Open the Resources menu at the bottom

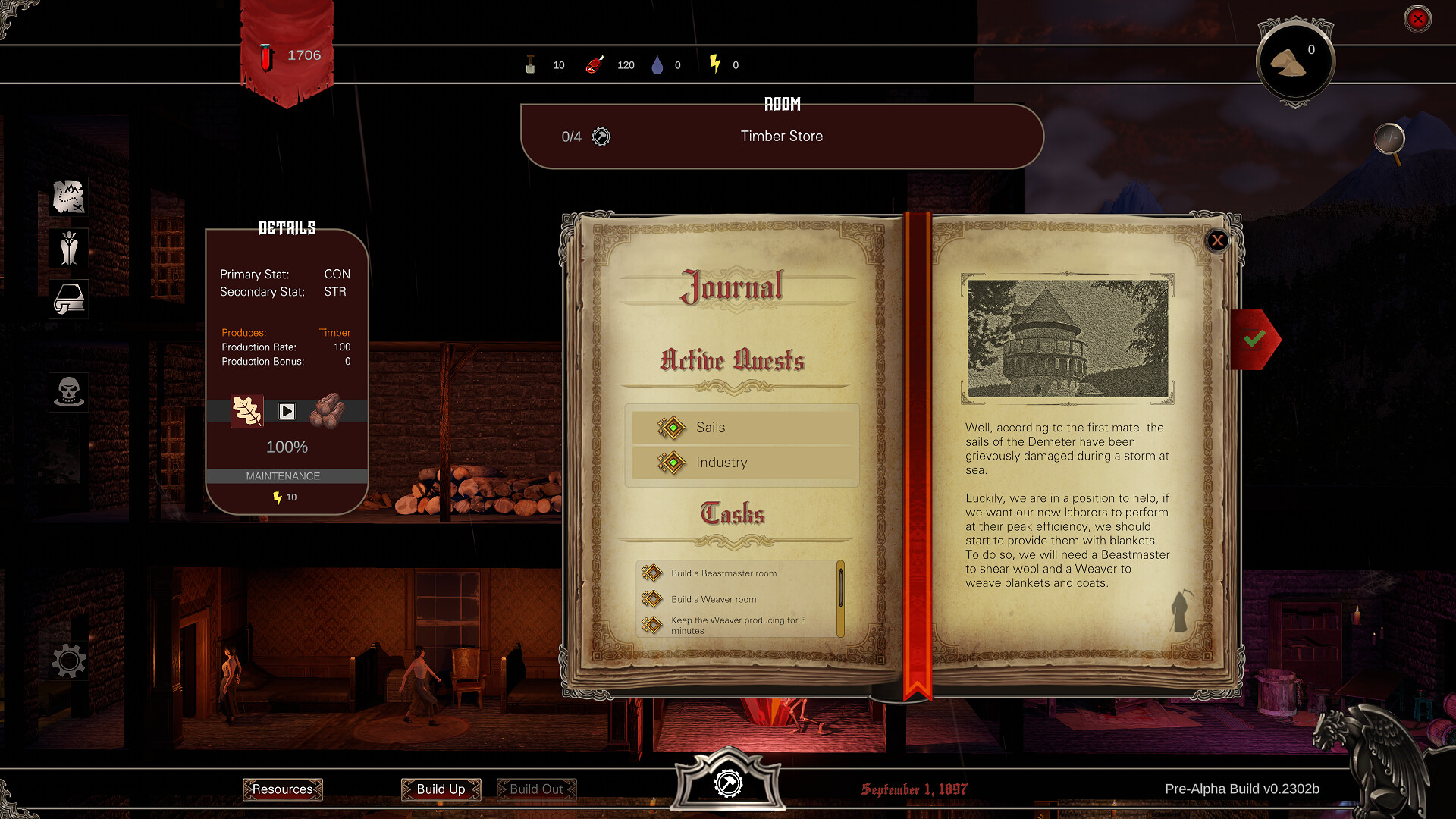tap(282, 789)
